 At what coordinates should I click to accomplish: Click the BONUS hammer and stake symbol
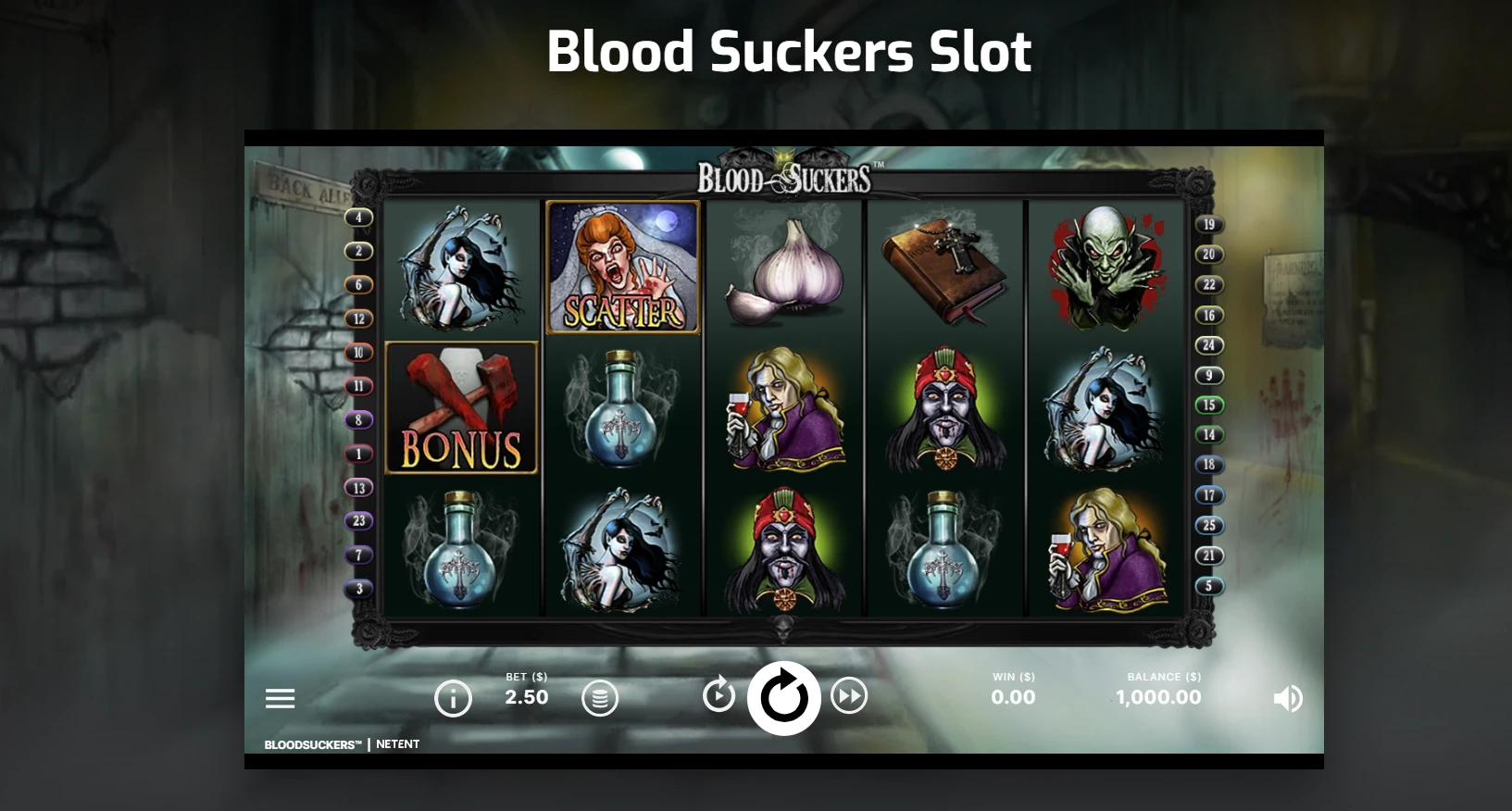(460, 407)
